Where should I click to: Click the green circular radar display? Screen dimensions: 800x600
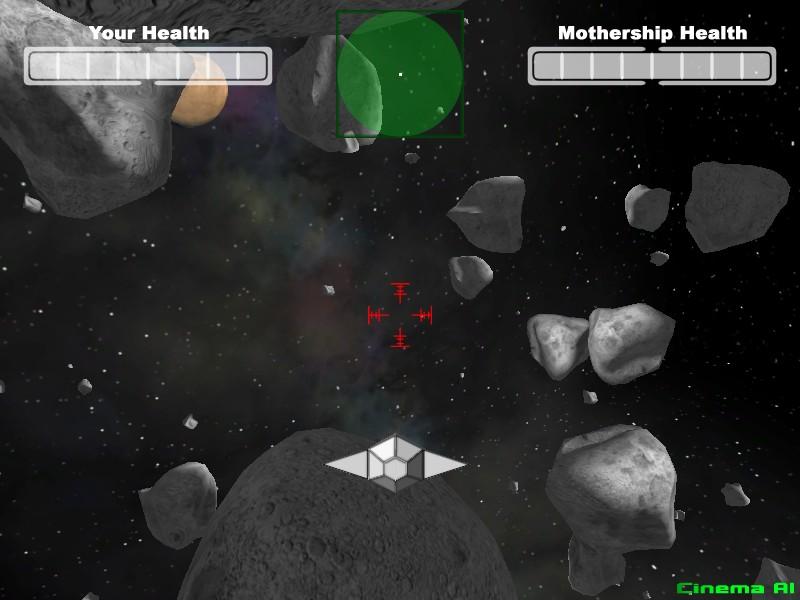click(x=400, y=74)
